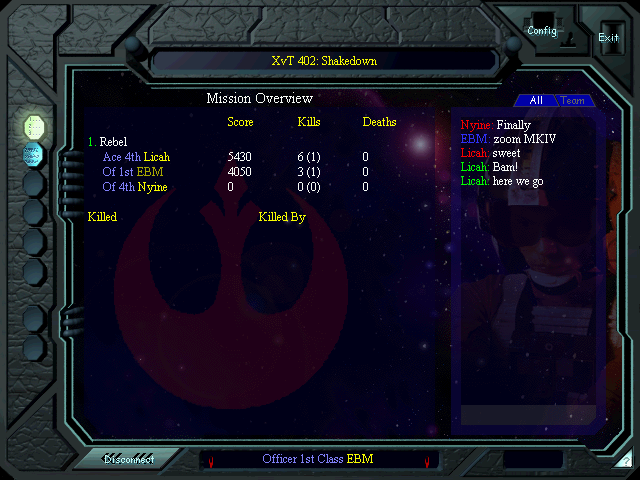Click the chat message input box
640x480 pixels.
[528, 414]
